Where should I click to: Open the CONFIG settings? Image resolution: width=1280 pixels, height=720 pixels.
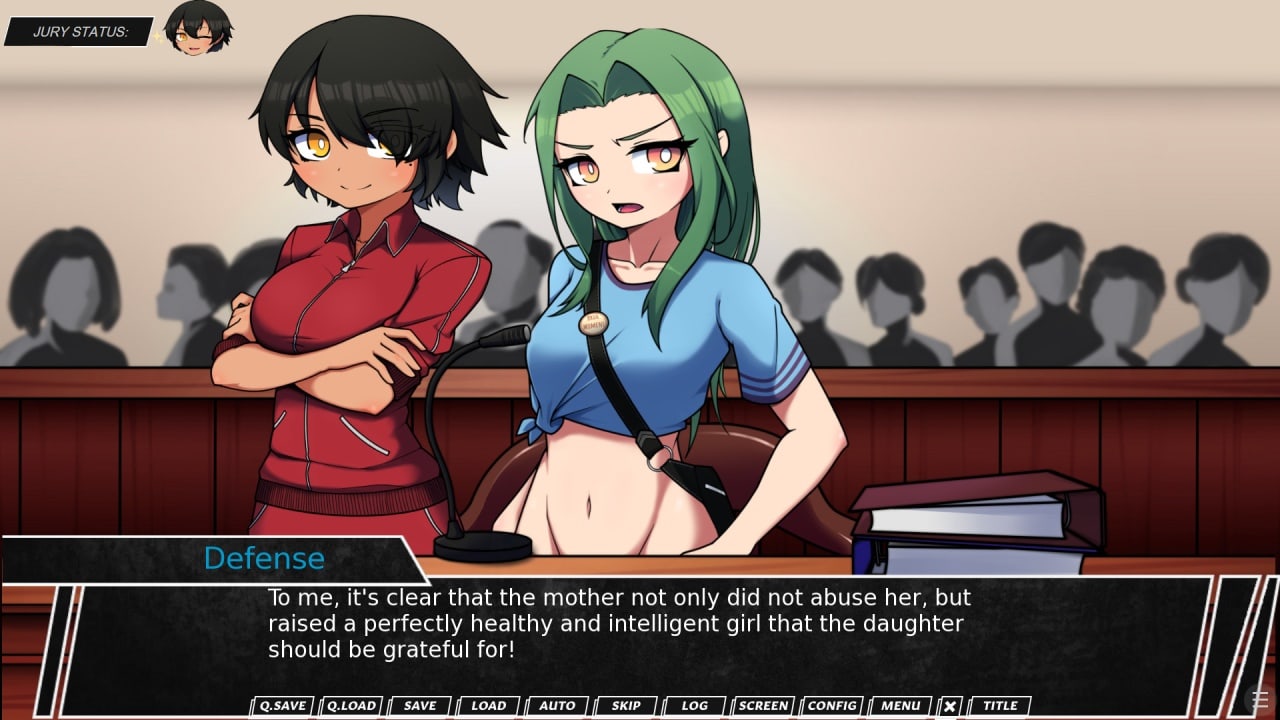pyautogui.click(x=832, y=706)
